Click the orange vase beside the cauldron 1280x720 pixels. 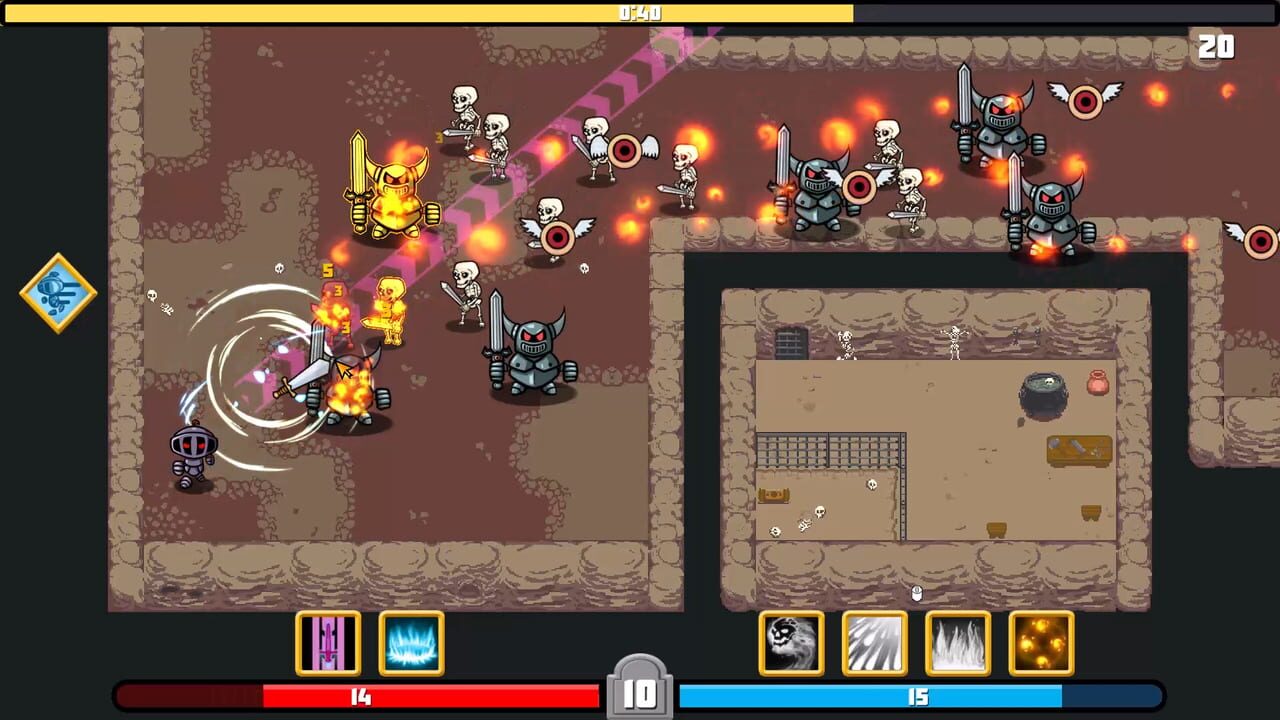coord(1096,382)
